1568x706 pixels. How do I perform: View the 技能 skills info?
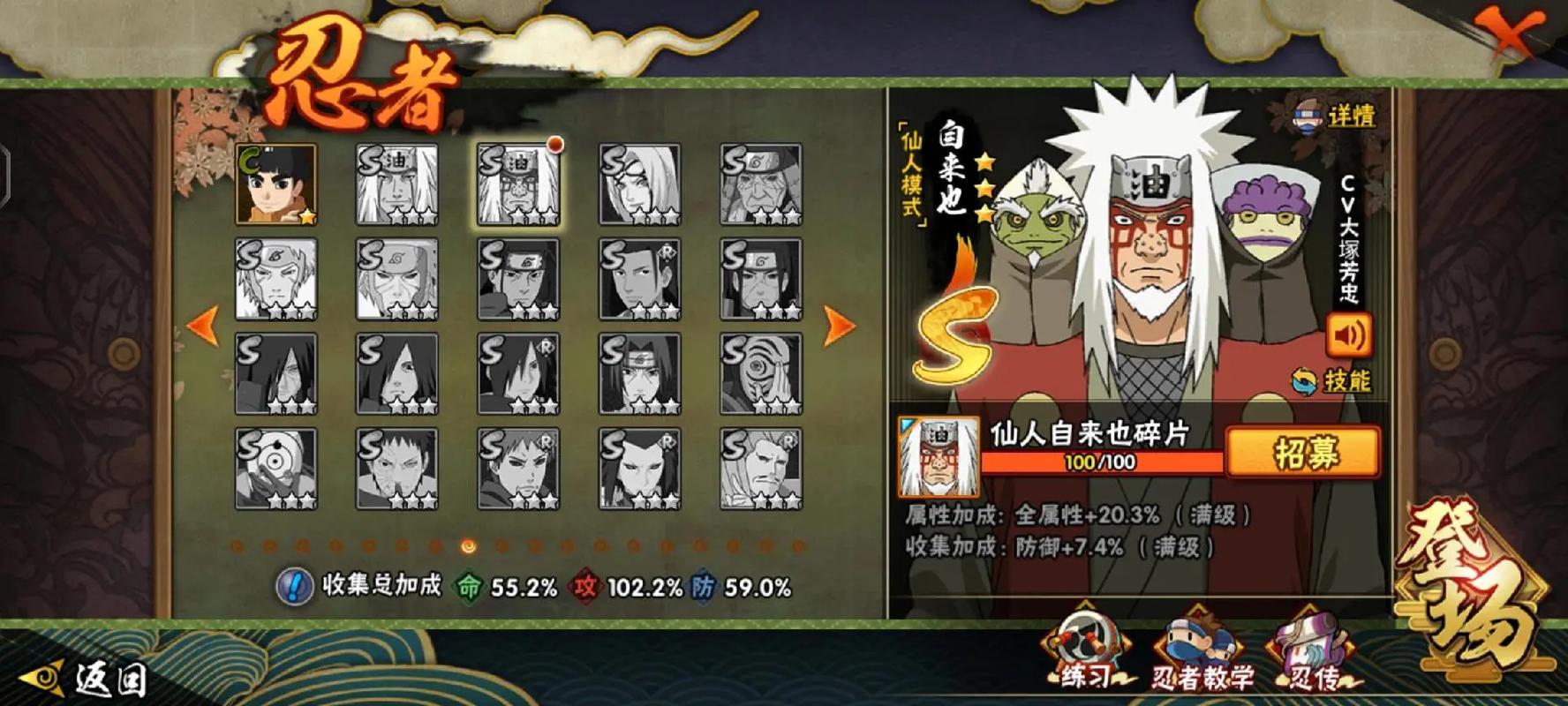[x=1331, y=381]
